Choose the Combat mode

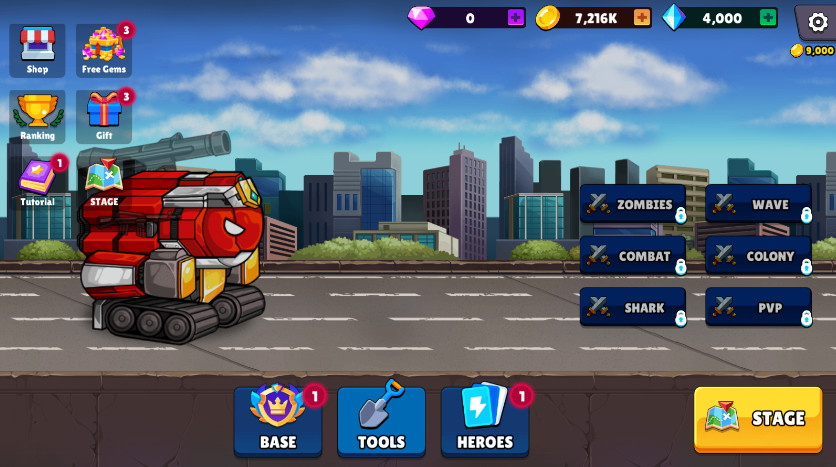[x=632, y=256]
